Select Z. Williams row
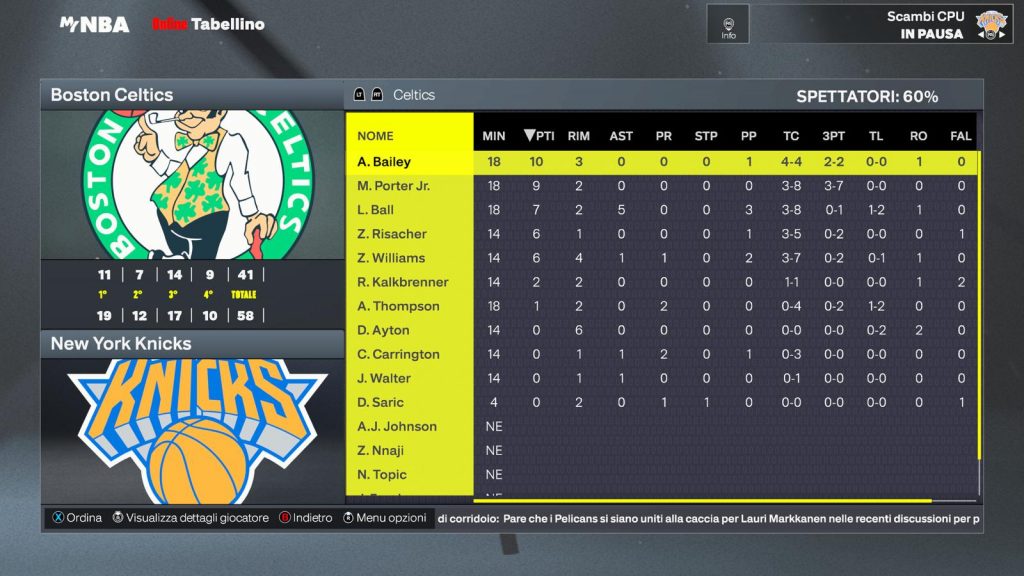 tap(391, 258)
